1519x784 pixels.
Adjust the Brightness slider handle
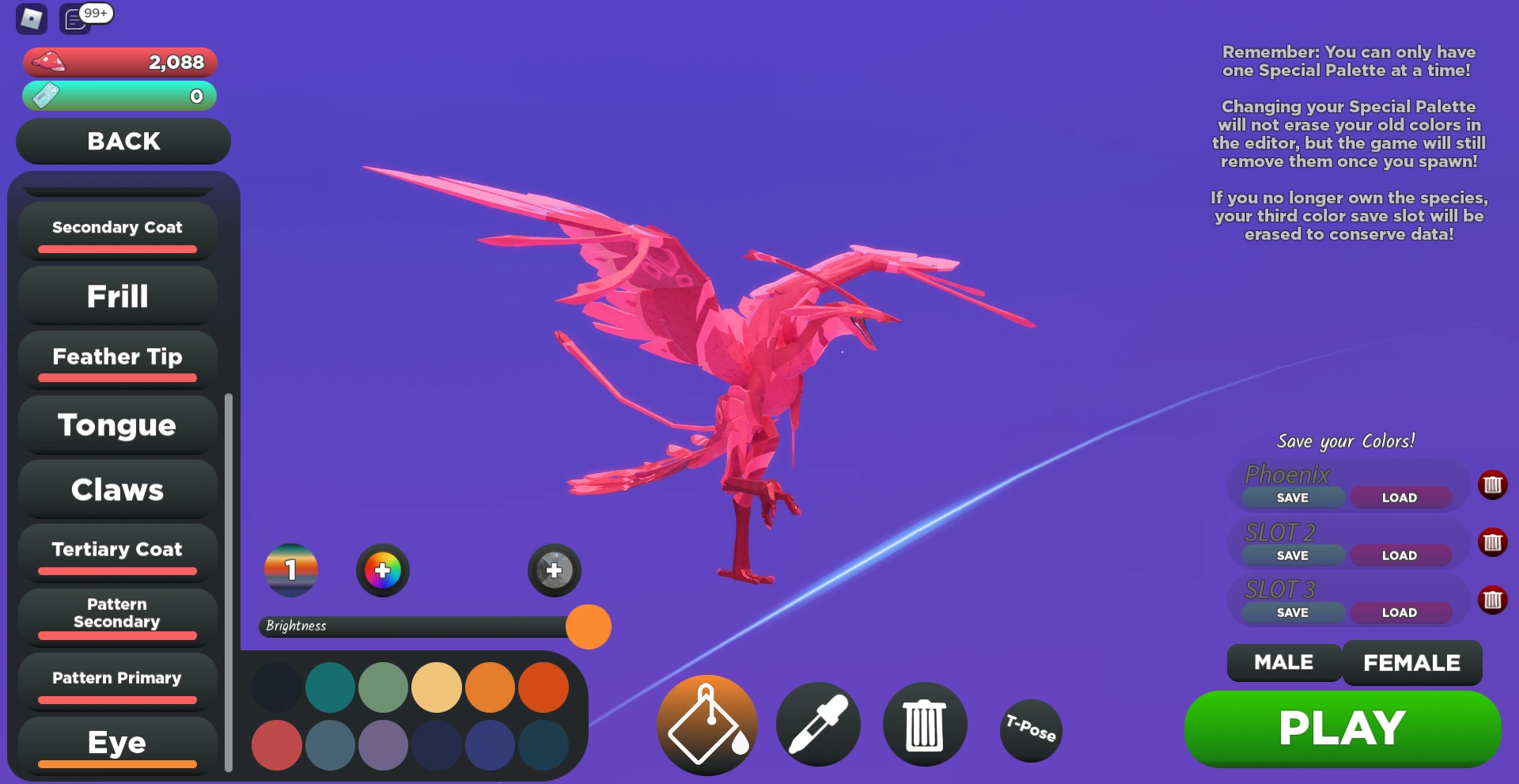coord(587,627)
